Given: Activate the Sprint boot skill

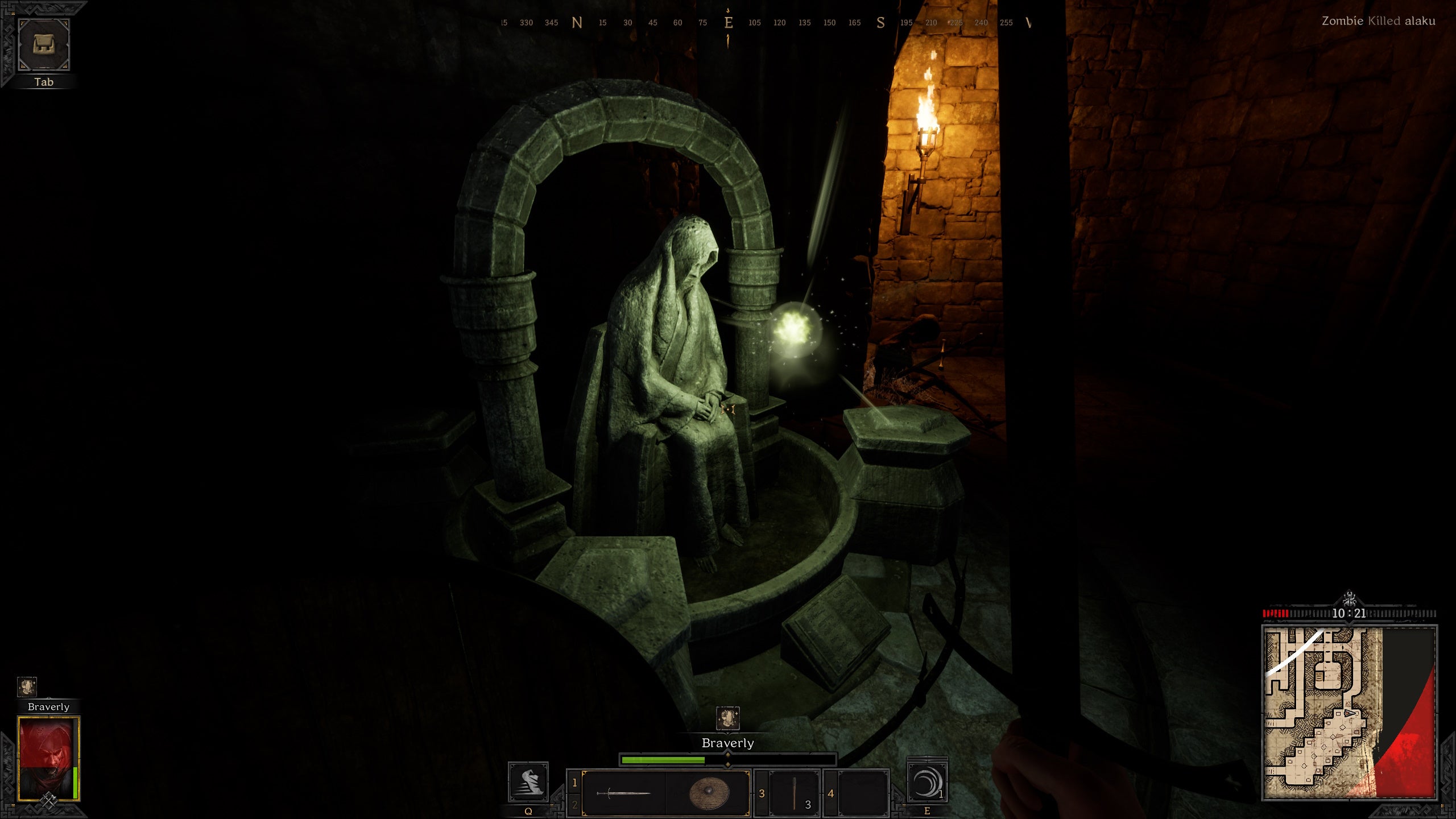Looking at the screenshot, I should tap(528, 783).
